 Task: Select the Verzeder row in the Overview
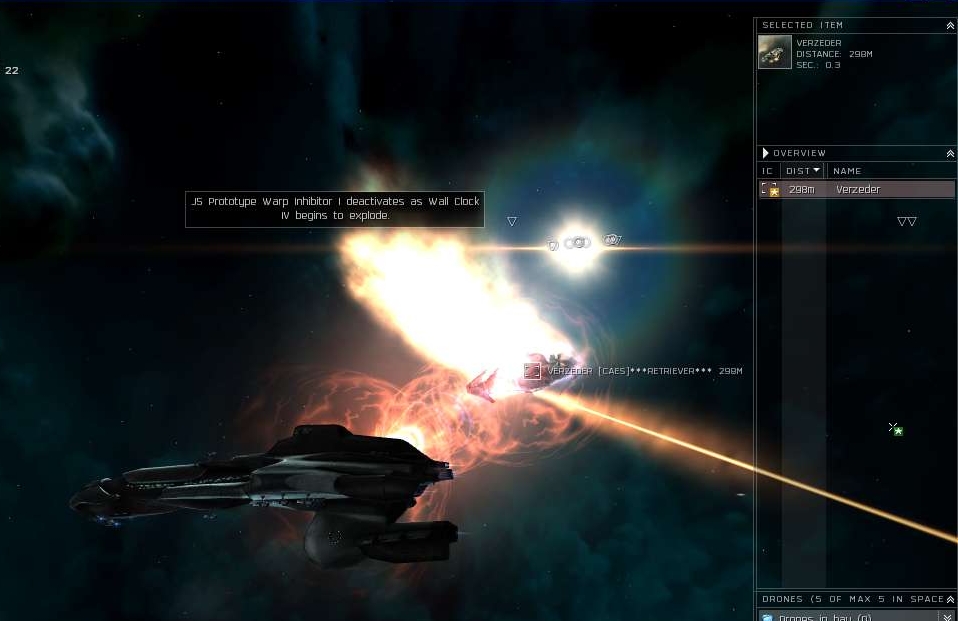point(857,190)
